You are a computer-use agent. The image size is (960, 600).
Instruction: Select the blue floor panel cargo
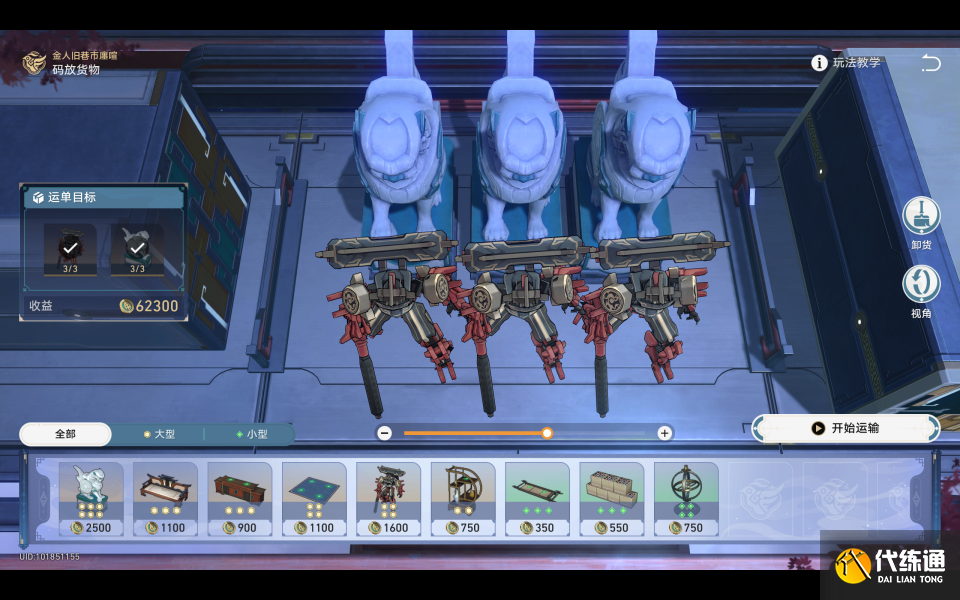314,498
